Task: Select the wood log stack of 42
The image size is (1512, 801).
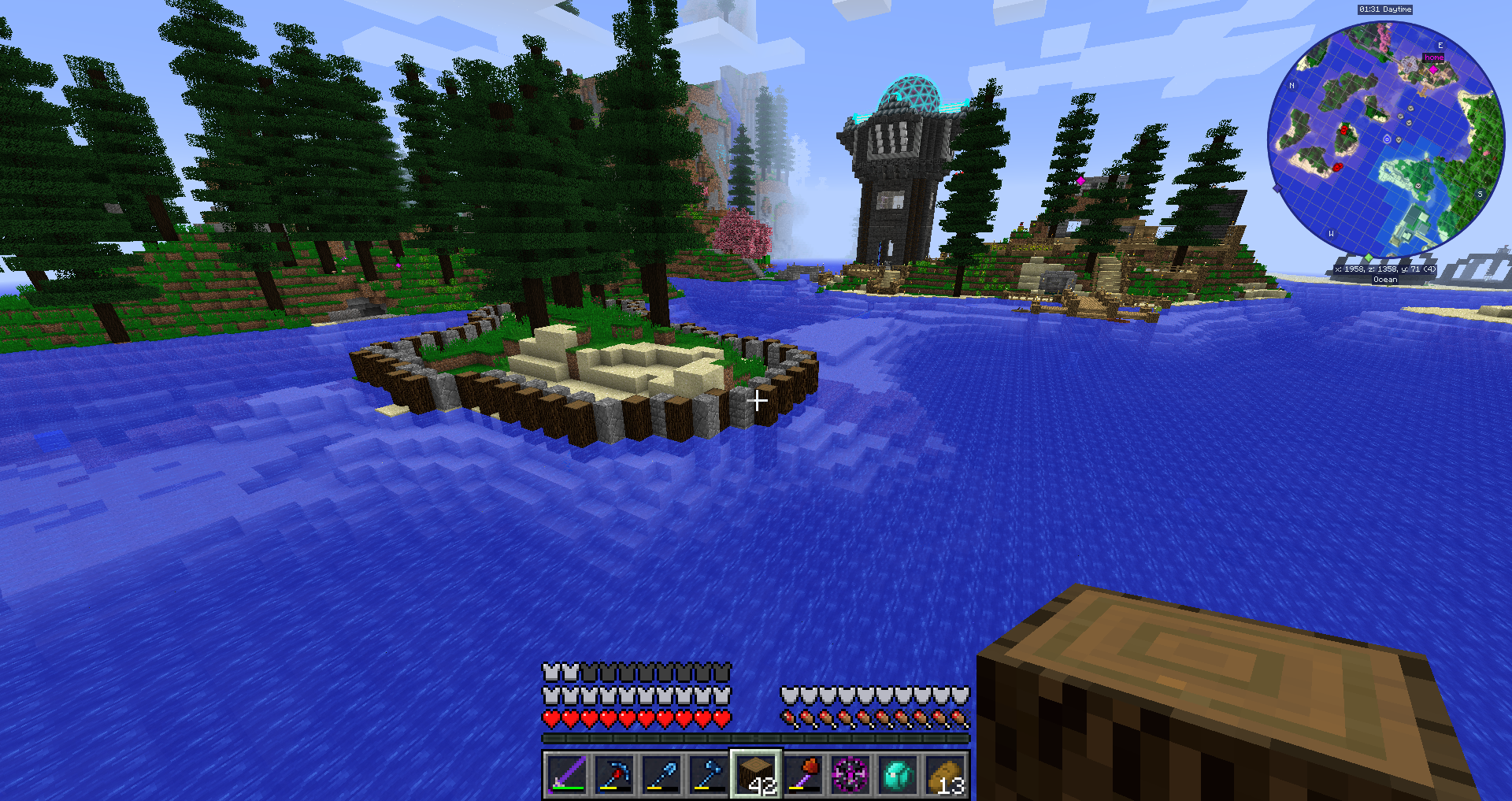Action: (756, 774)
